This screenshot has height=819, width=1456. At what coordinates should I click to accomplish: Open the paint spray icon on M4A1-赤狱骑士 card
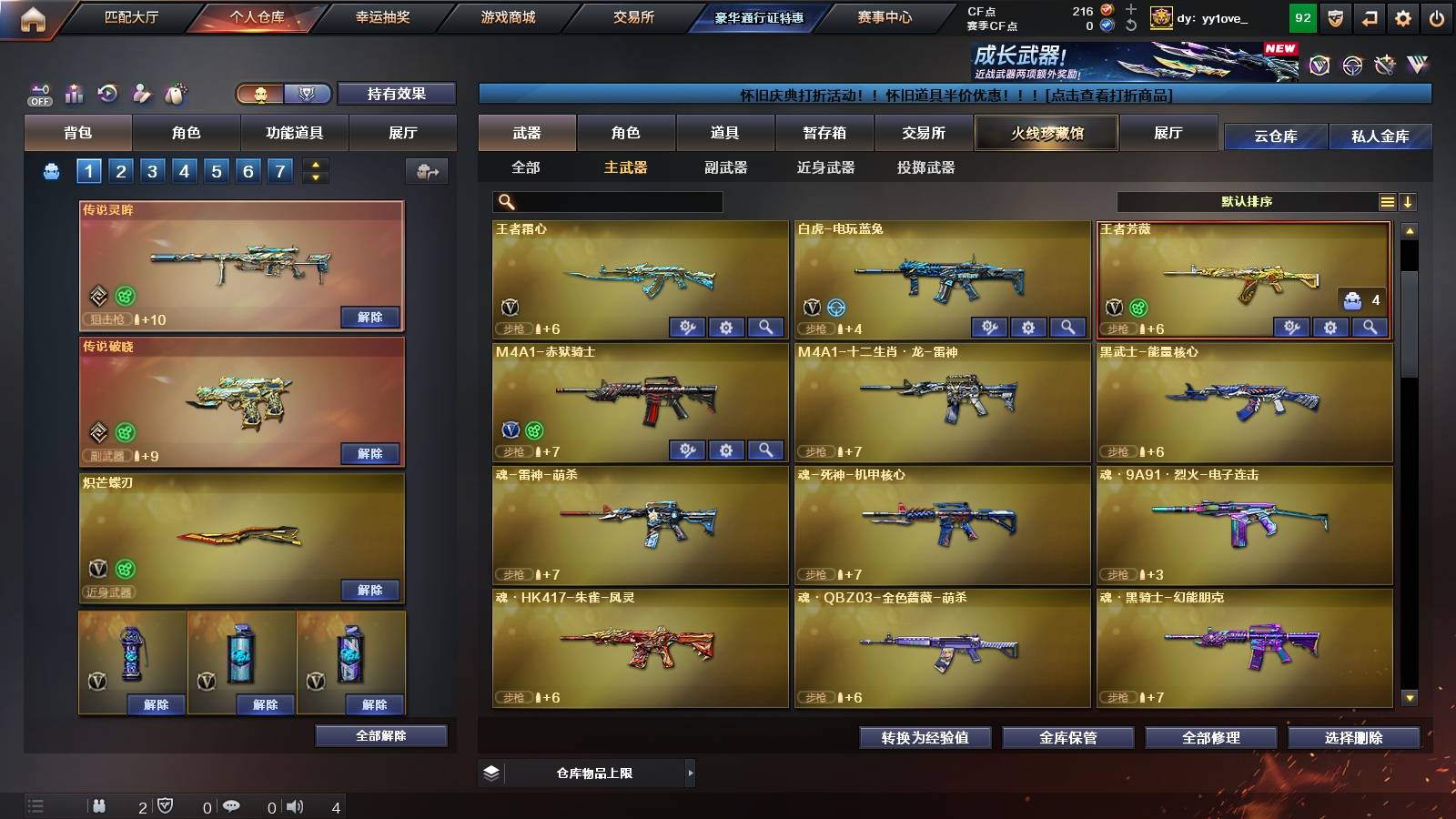pyautogui.click(x=688, y=450)
